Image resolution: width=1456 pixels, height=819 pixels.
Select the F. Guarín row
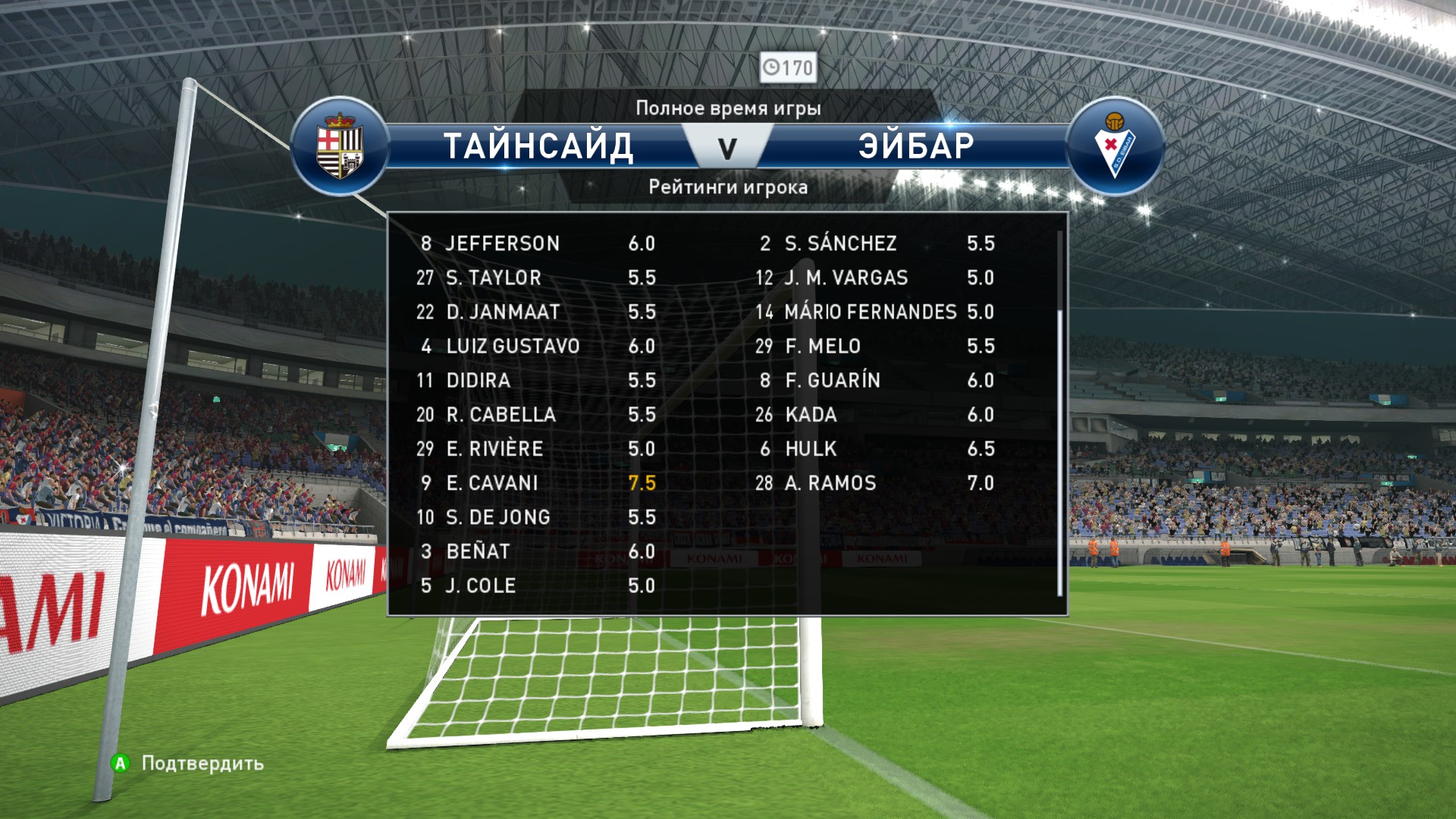(875, 381)
